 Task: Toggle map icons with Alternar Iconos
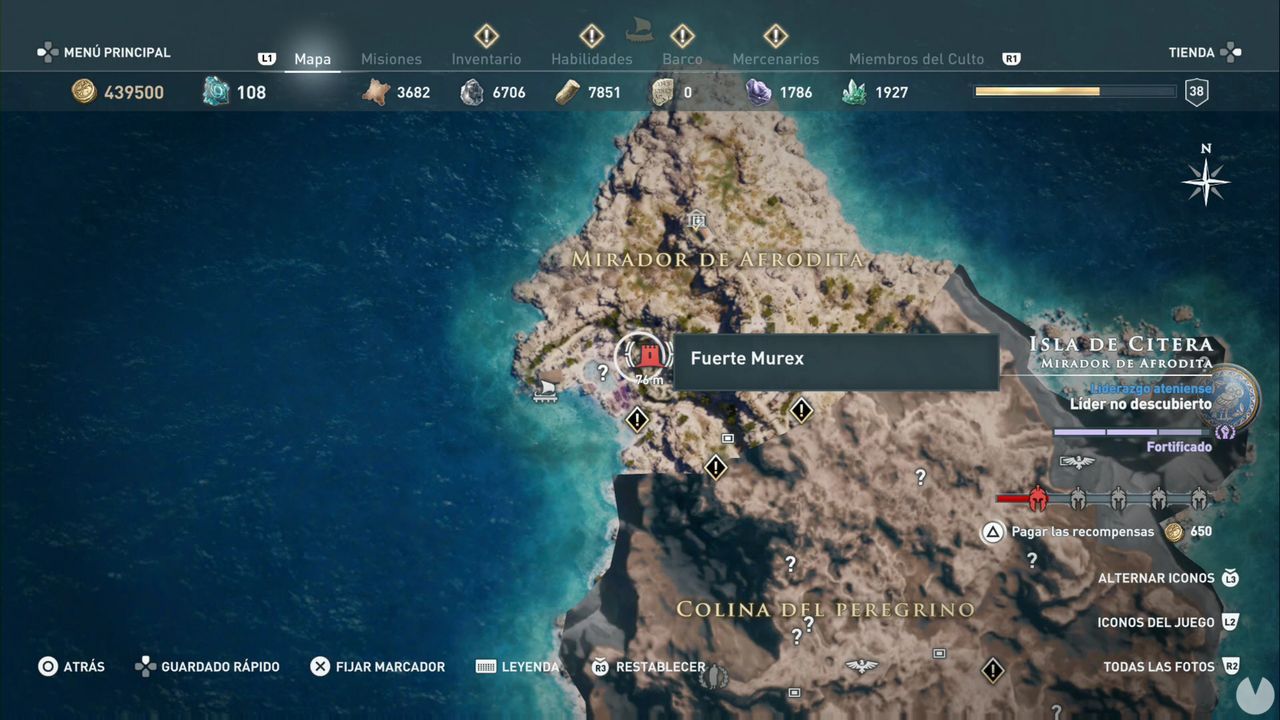pyautogui.click(x=1156, y=578)
